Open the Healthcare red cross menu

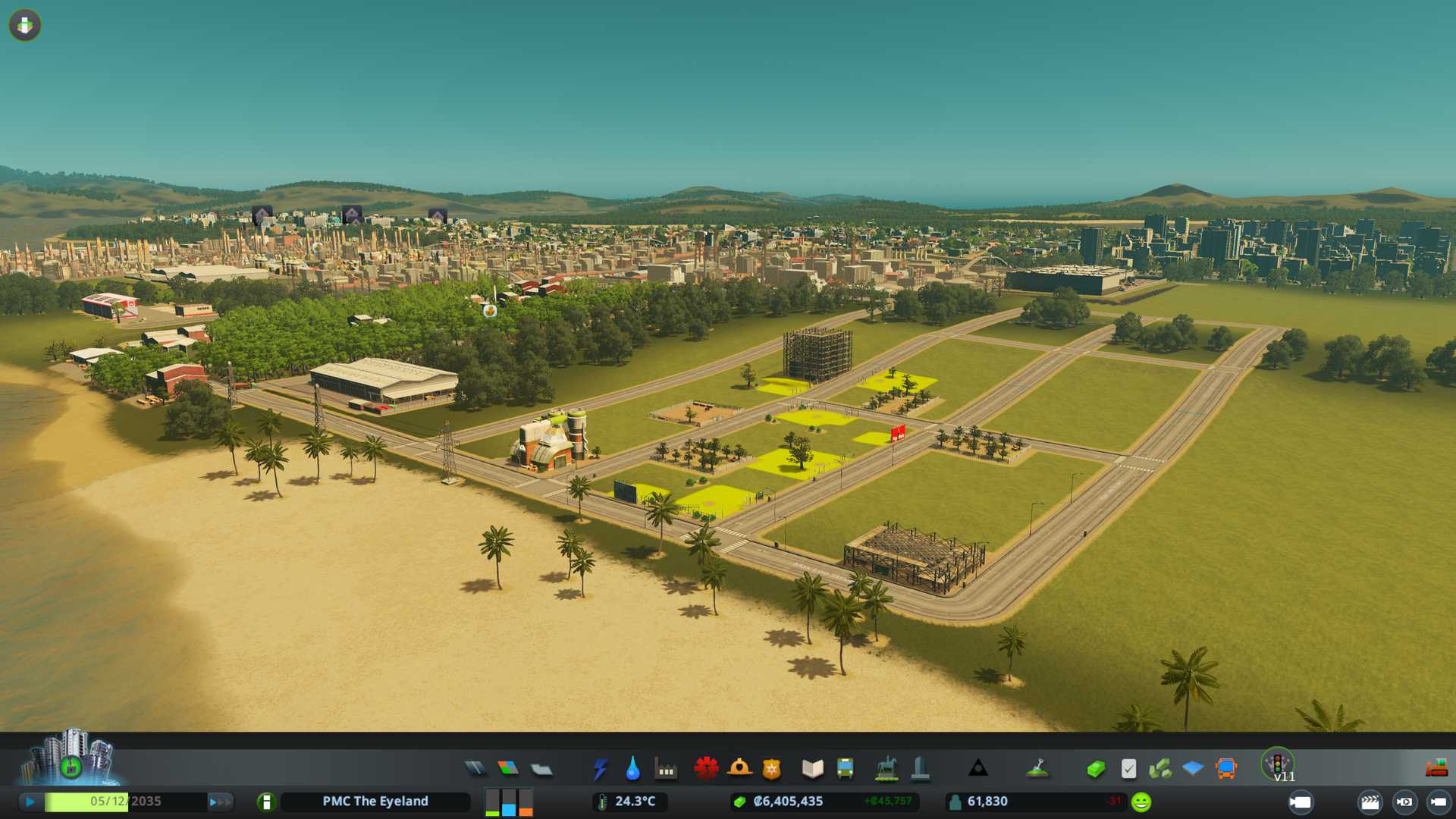[x=706, y=769]
